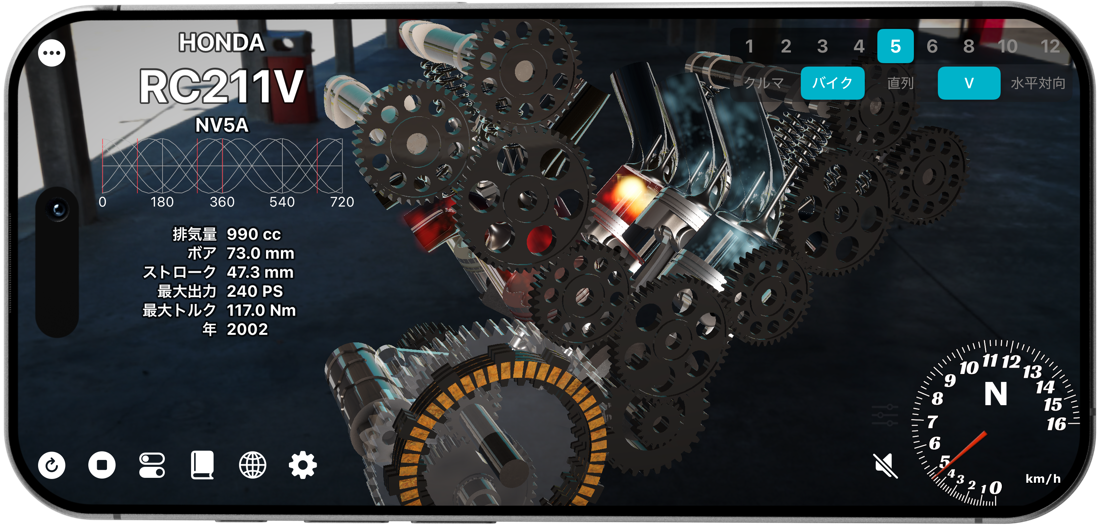Select the 10-cylinder filter
This screenshot has width=1100, height=525.
pyautogui.click(x=1008, y=46)
